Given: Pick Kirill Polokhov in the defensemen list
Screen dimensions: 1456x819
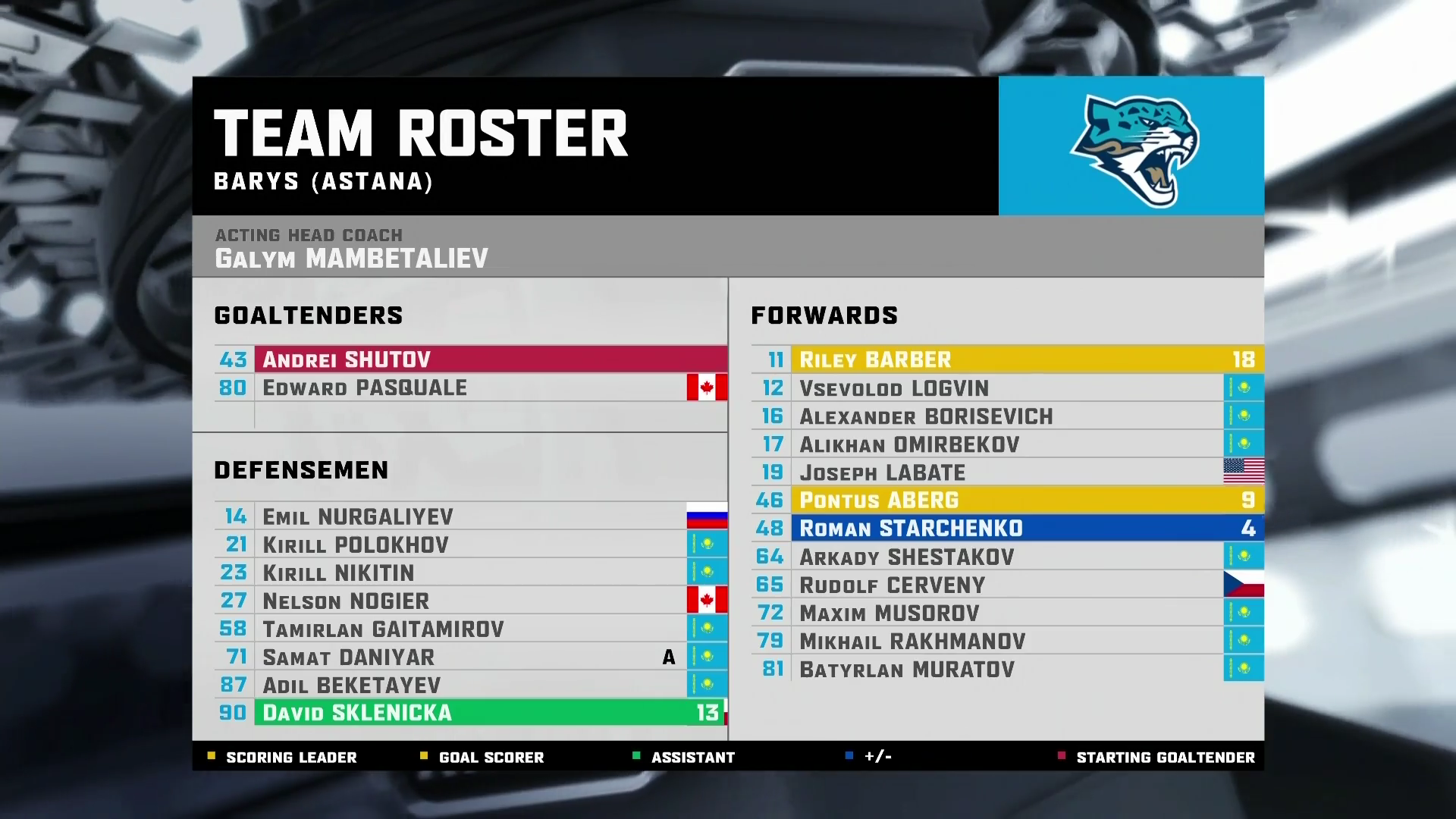Looking at the screenshot, I should point(470,544).
